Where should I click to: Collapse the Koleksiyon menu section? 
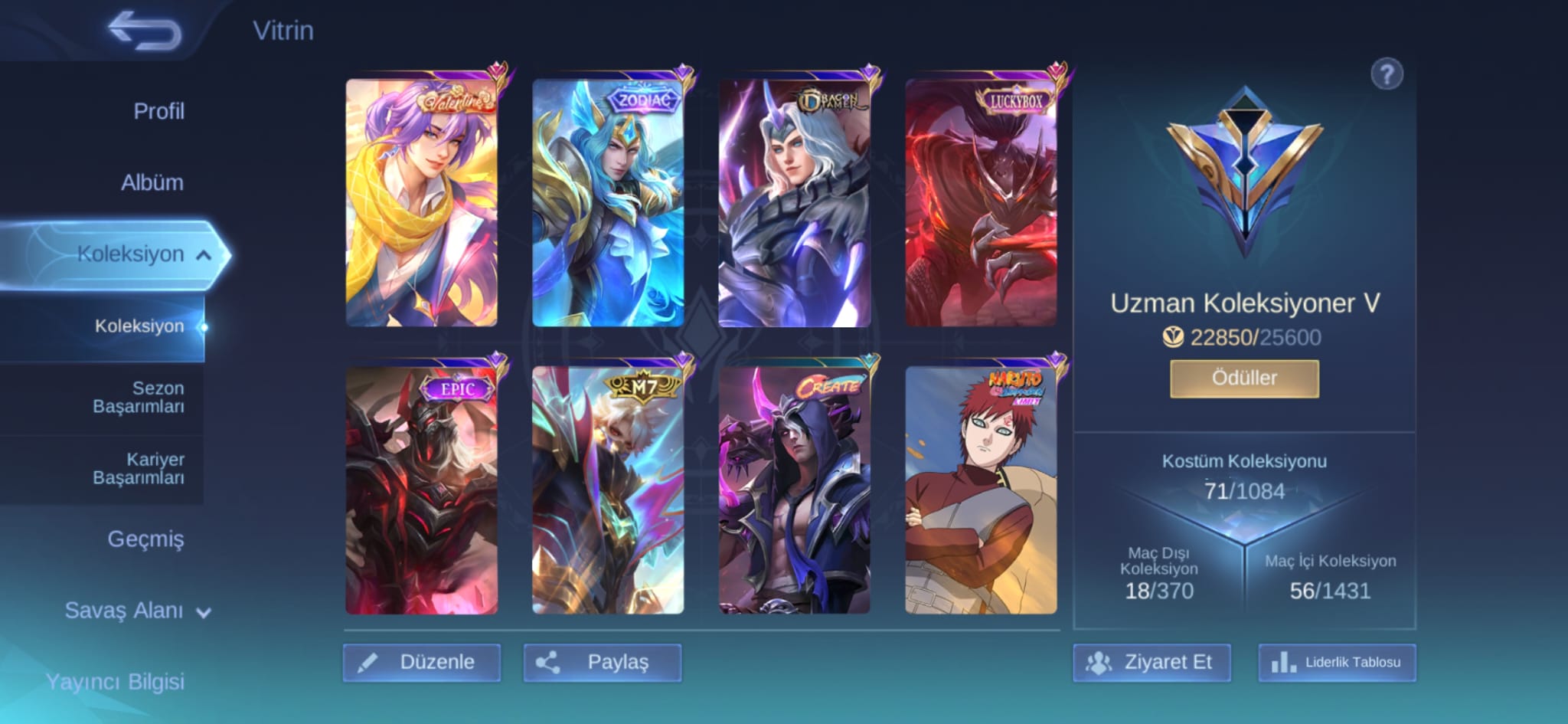pos(204,255)
